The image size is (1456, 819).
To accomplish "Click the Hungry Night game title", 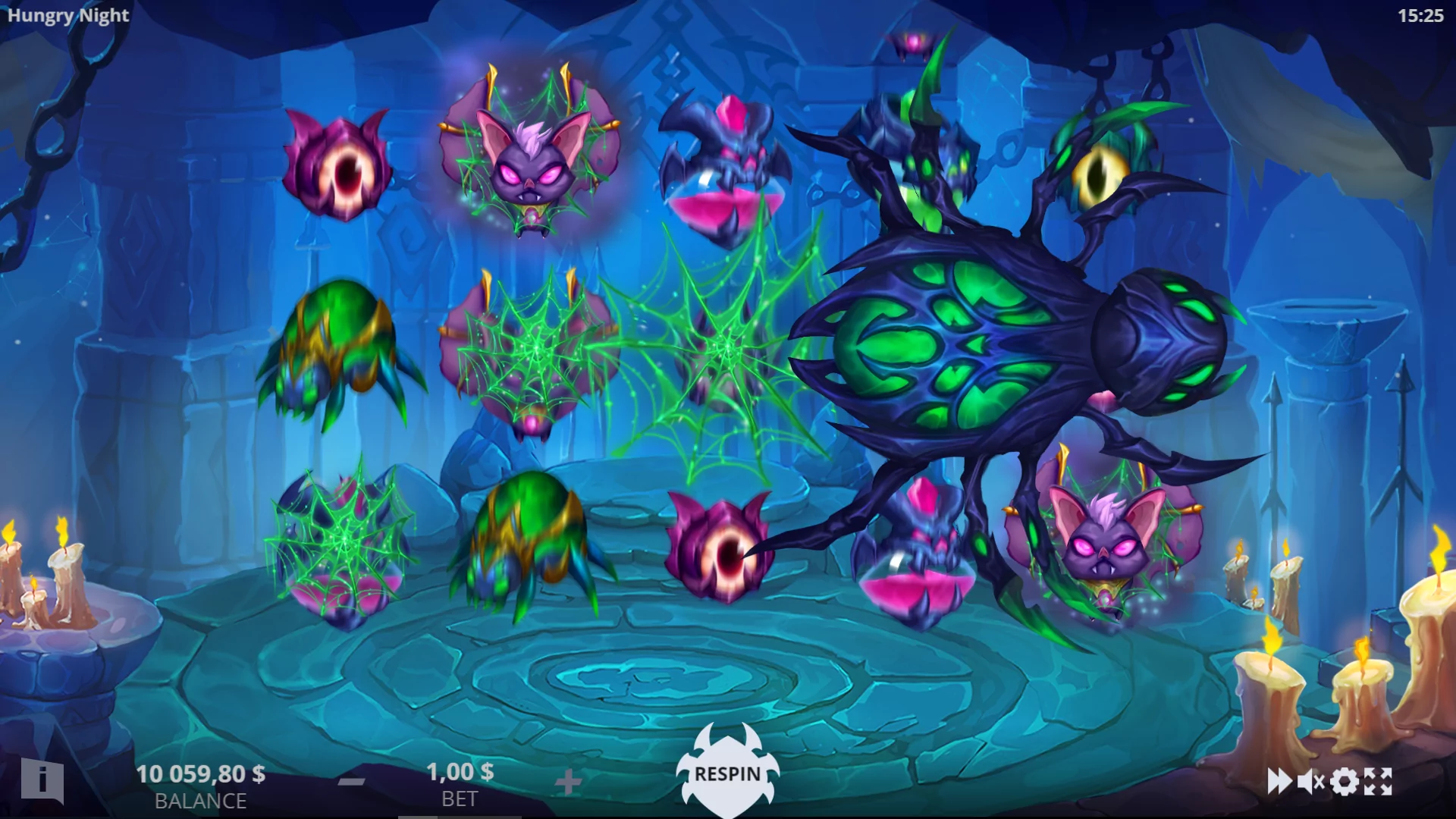I will [x=67, y=15].
